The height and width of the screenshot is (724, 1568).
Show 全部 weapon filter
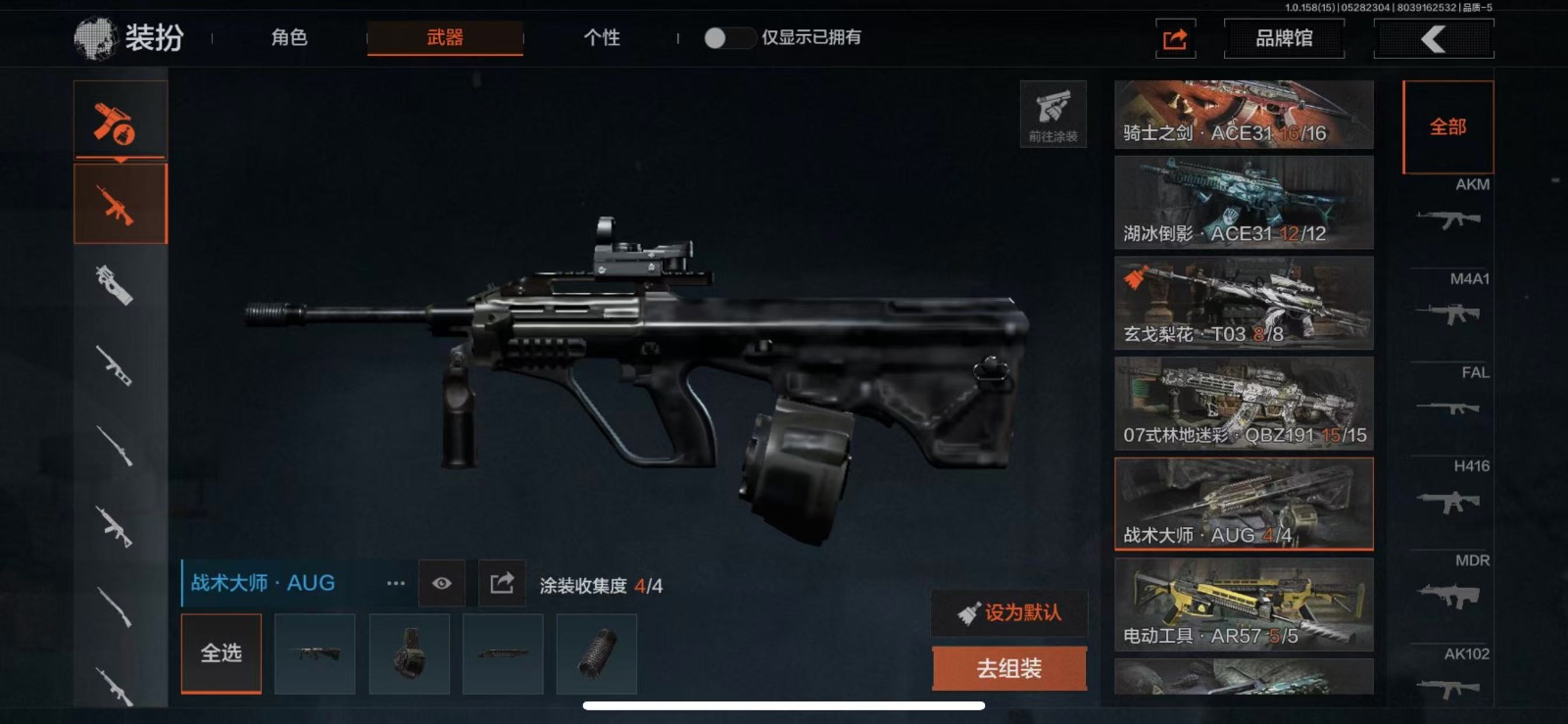pos(1447,126)
